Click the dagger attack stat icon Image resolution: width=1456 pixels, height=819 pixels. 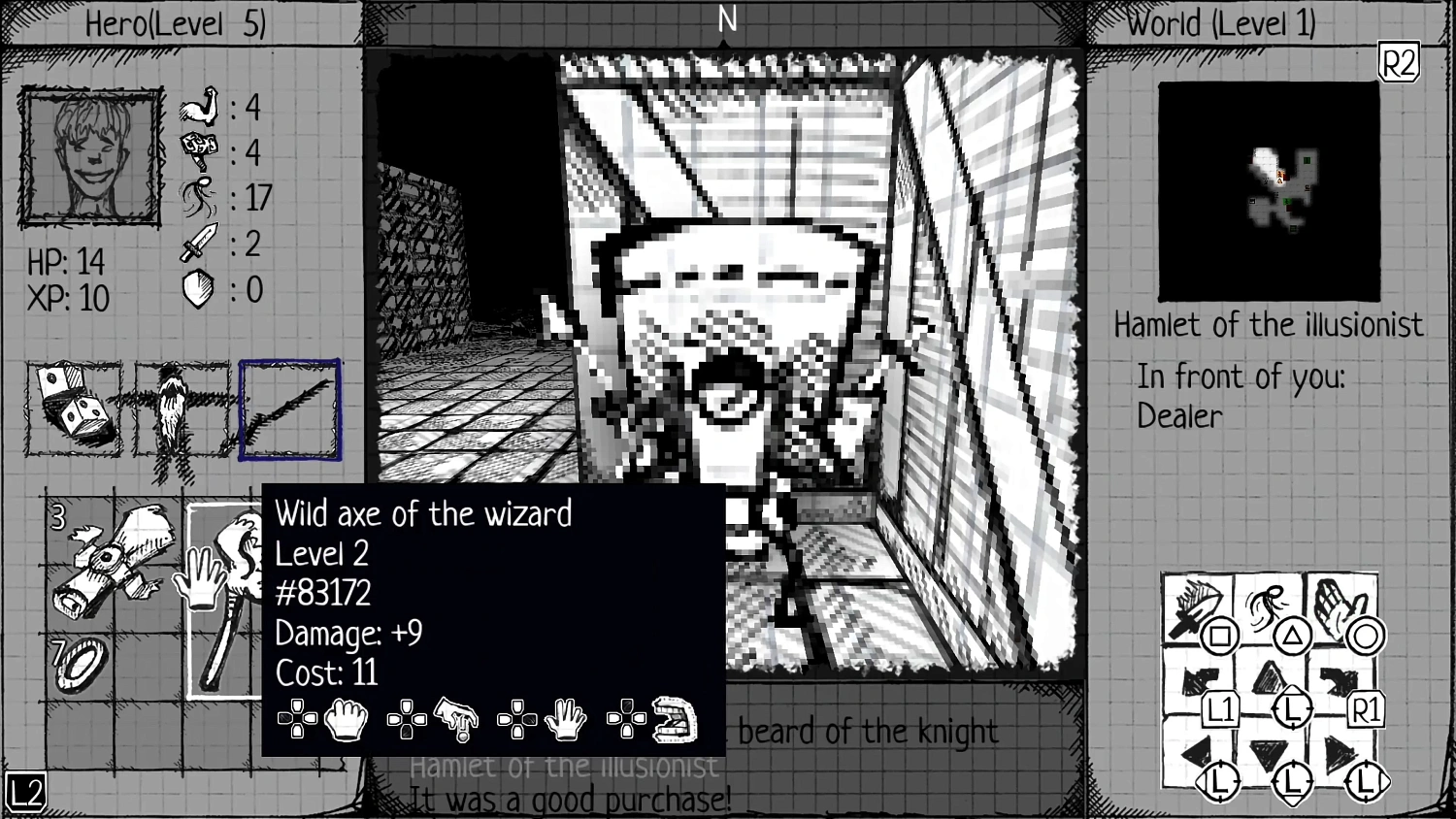(201, 242)
